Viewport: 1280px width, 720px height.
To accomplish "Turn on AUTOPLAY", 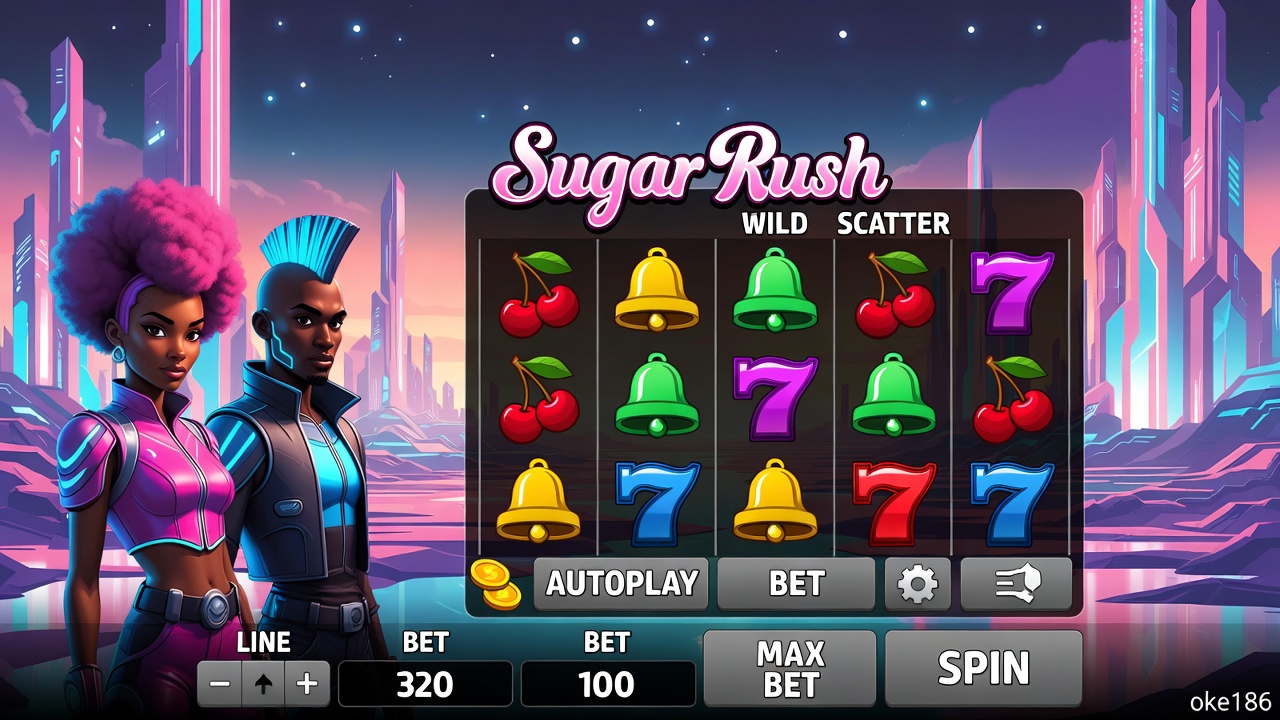I will point(621,584).
